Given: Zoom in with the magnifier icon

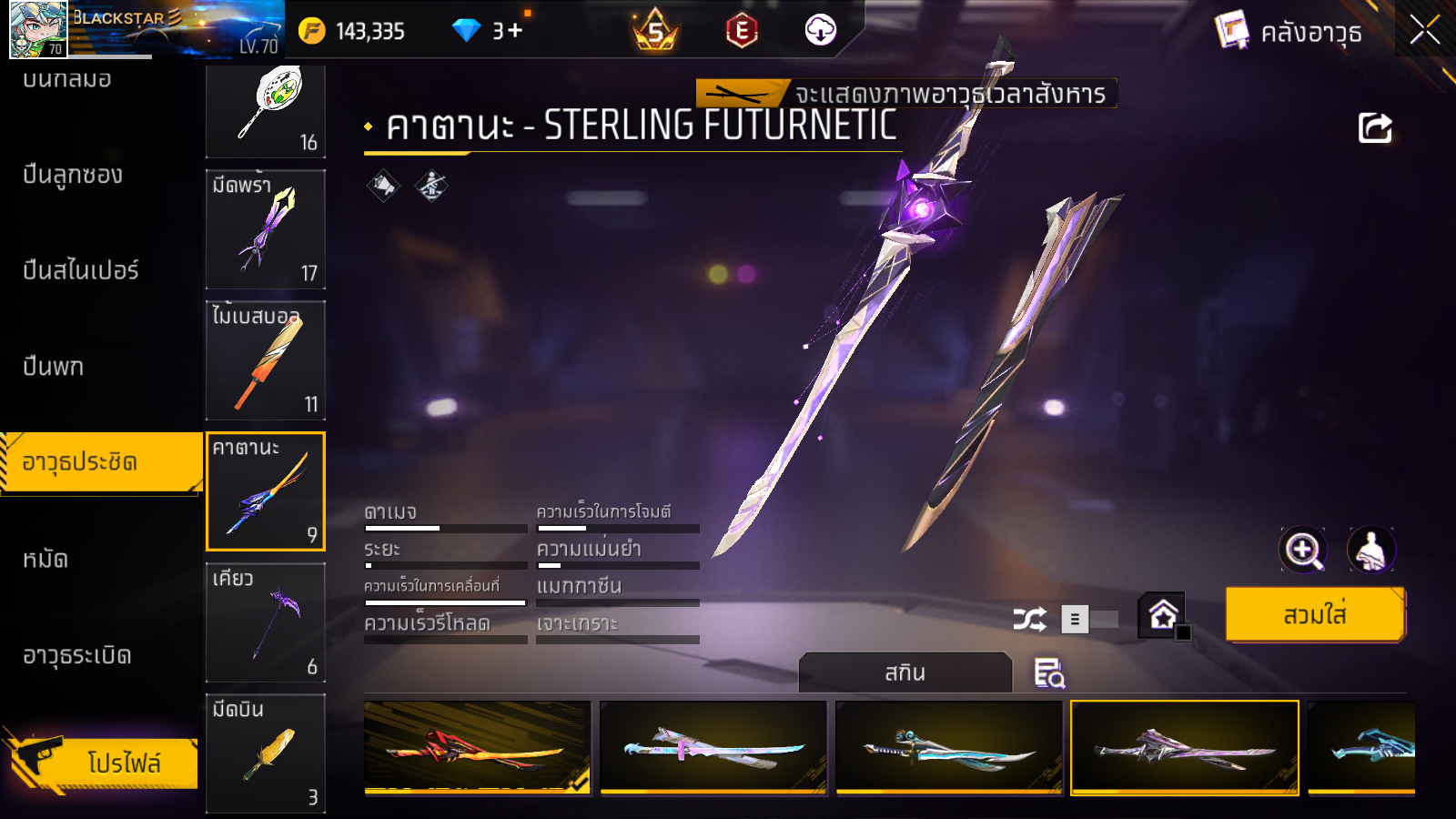Looking at the screenshot, I should point(1302,550).
